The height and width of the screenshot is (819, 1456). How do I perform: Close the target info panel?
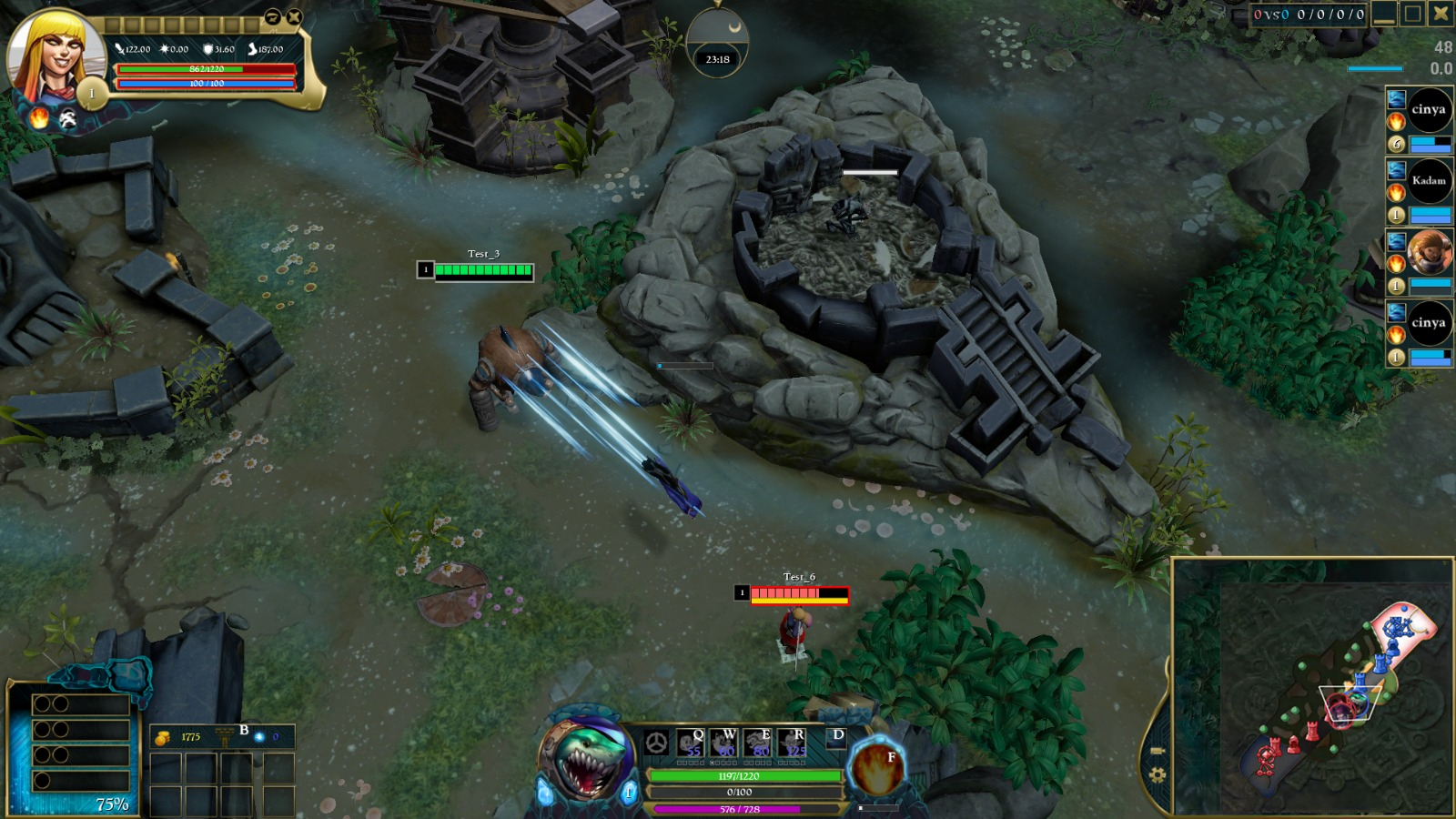tap(294, 17)
